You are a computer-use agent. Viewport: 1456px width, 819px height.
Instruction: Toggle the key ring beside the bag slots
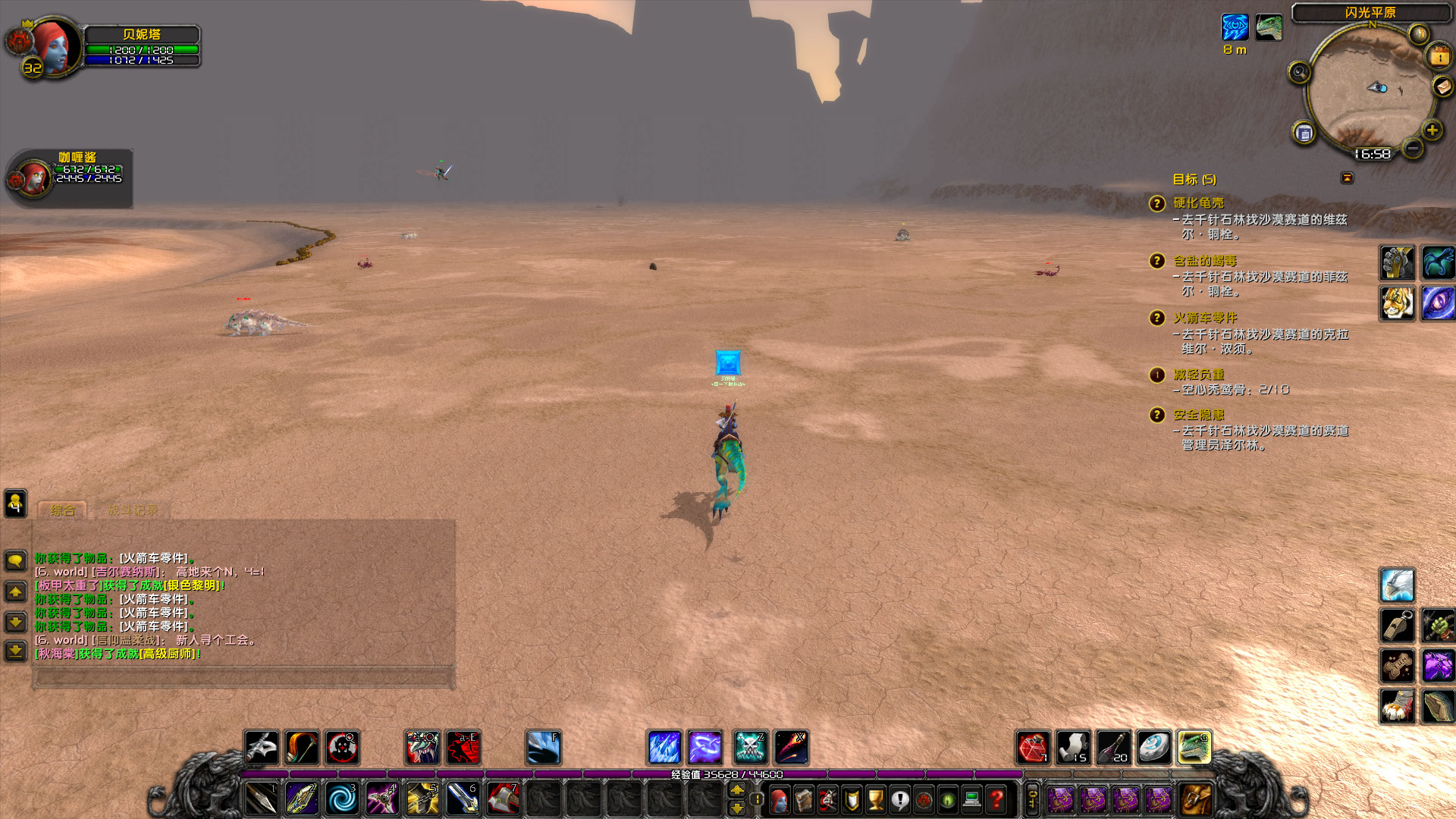pyautogui.click(x=1031, y=798)
